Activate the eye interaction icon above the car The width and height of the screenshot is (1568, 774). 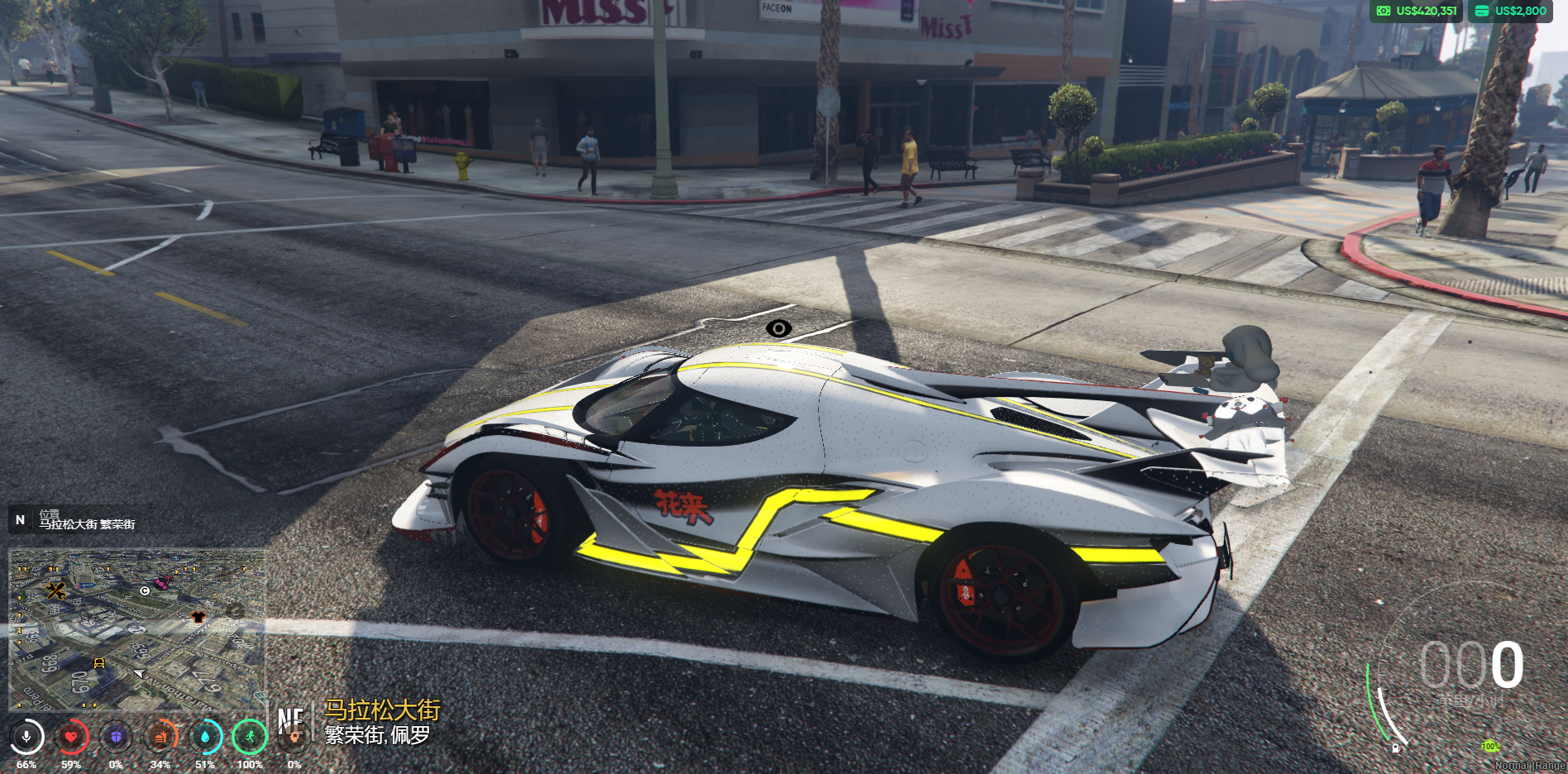tap(778, 328)
